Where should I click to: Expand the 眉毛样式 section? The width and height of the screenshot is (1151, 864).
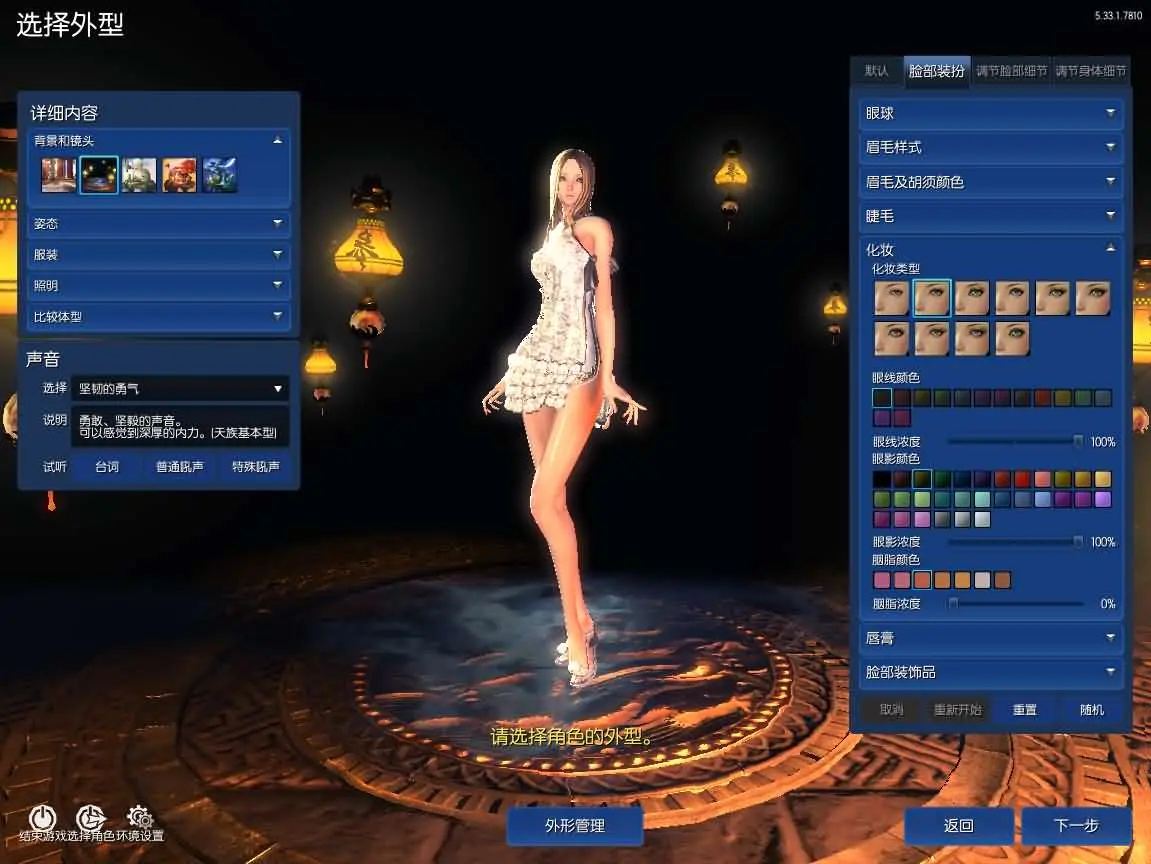tap(990, 148)
